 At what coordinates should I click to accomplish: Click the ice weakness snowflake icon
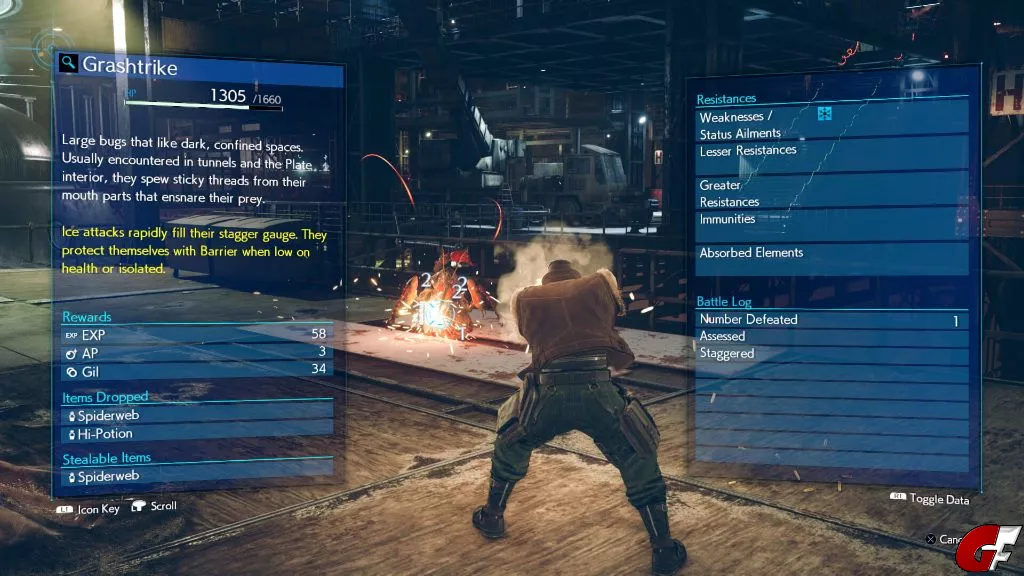click(x=825, y=114)
